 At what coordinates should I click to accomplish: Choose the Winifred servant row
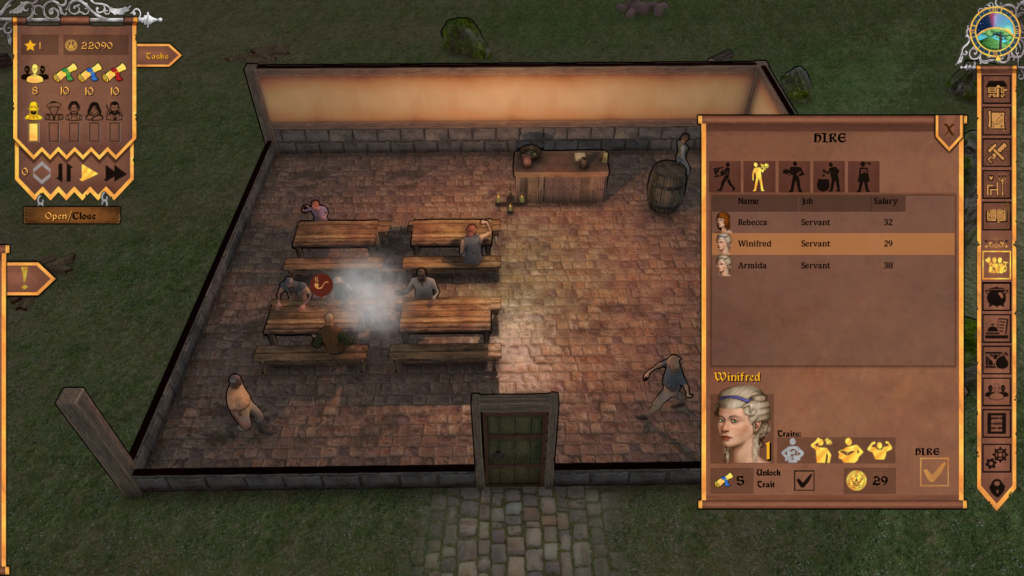830,244
